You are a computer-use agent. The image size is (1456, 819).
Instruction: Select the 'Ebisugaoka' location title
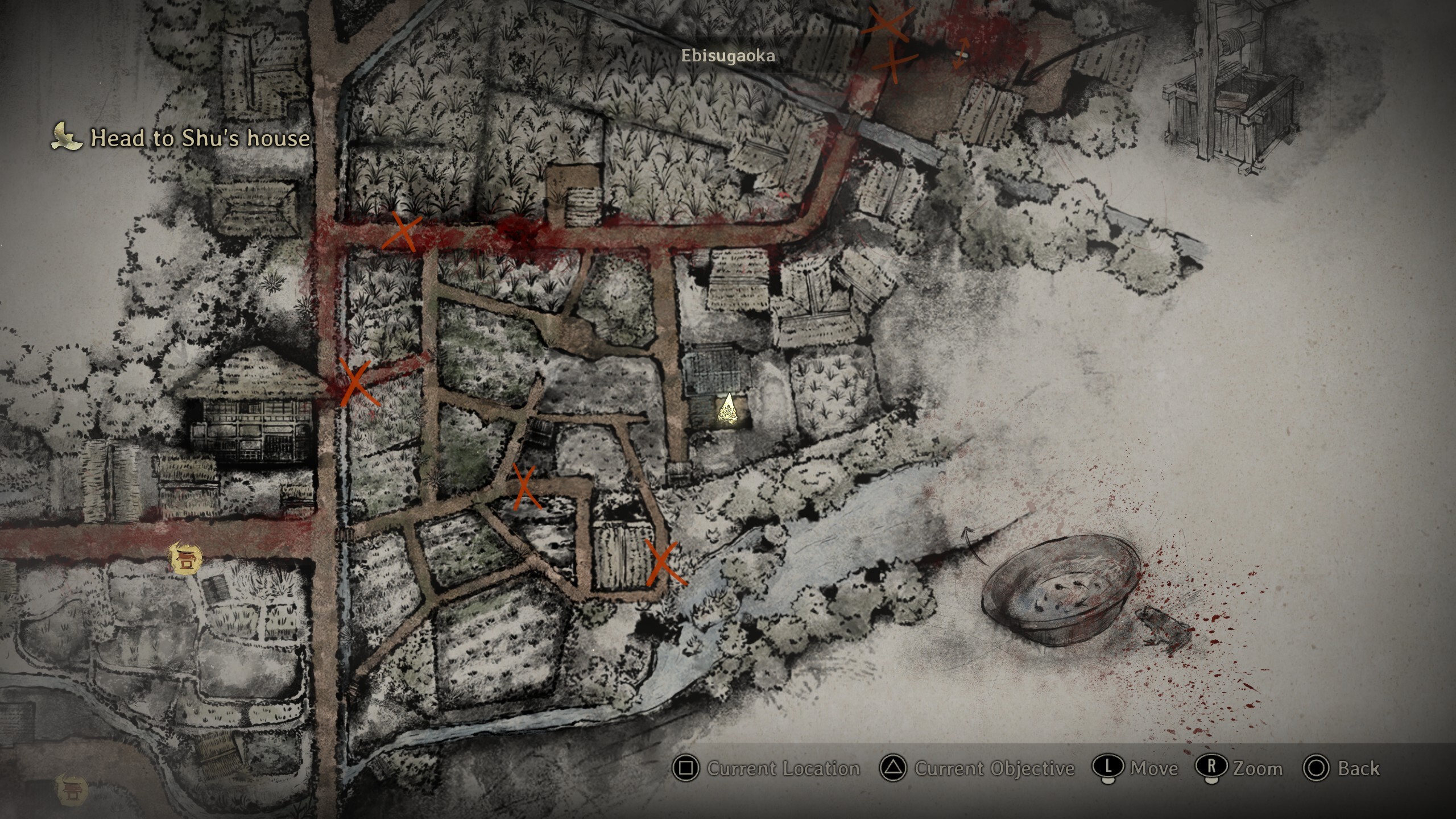point(728,56)
